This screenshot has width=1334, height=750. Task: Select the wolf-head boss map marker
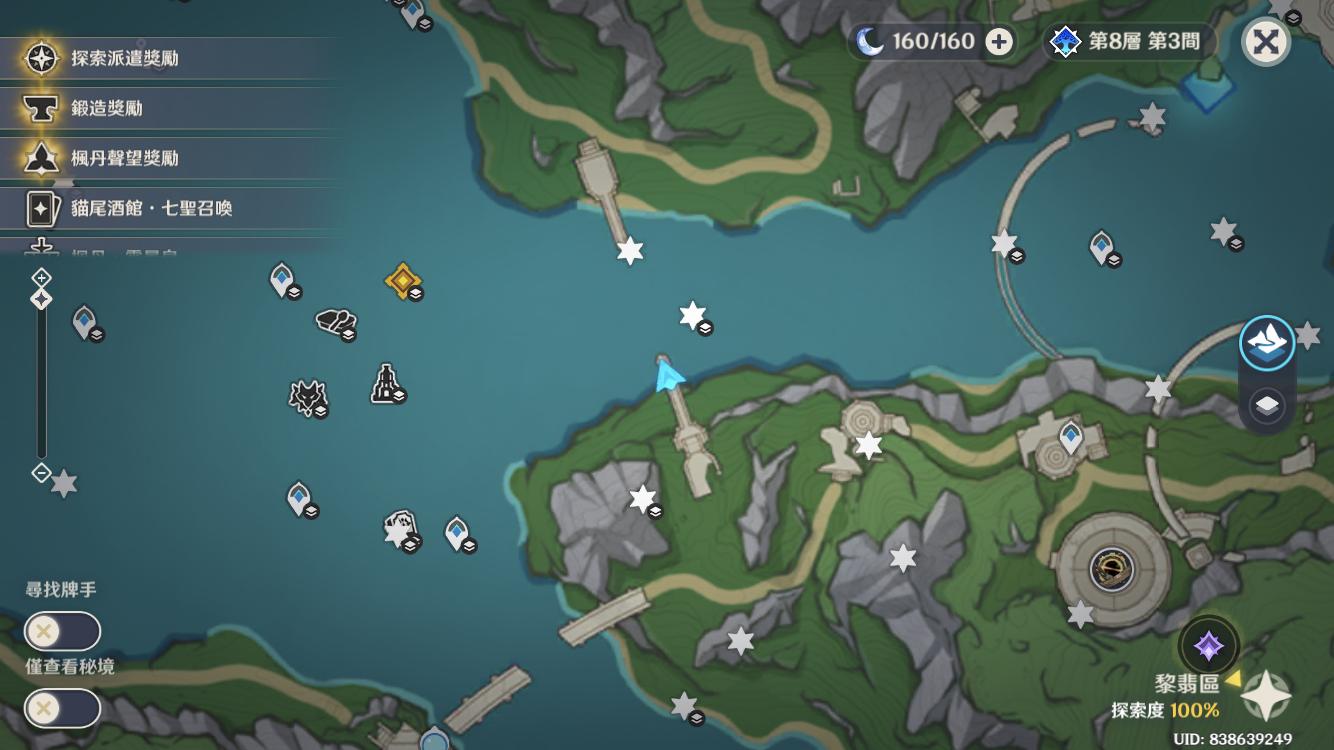tap(307, 397)
